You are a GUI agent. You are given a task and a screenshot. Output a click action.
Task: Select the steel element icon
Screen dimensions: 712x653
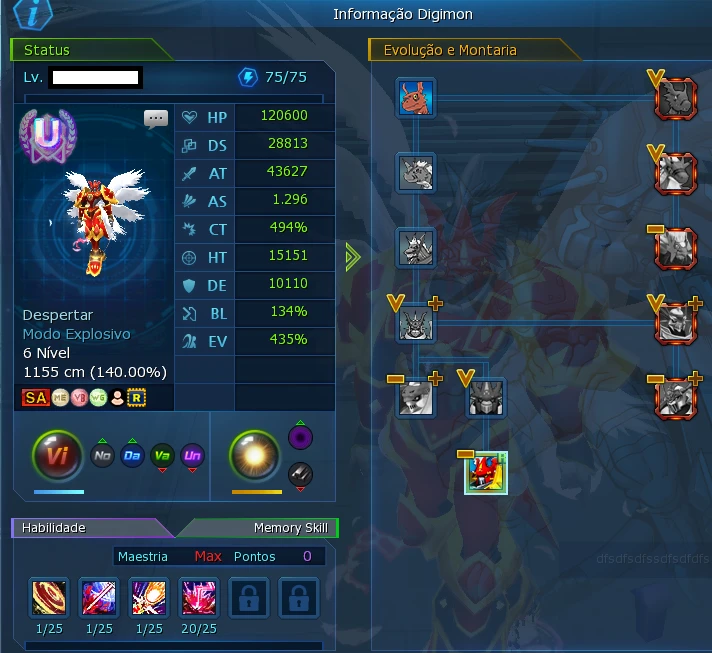(299, 475)
